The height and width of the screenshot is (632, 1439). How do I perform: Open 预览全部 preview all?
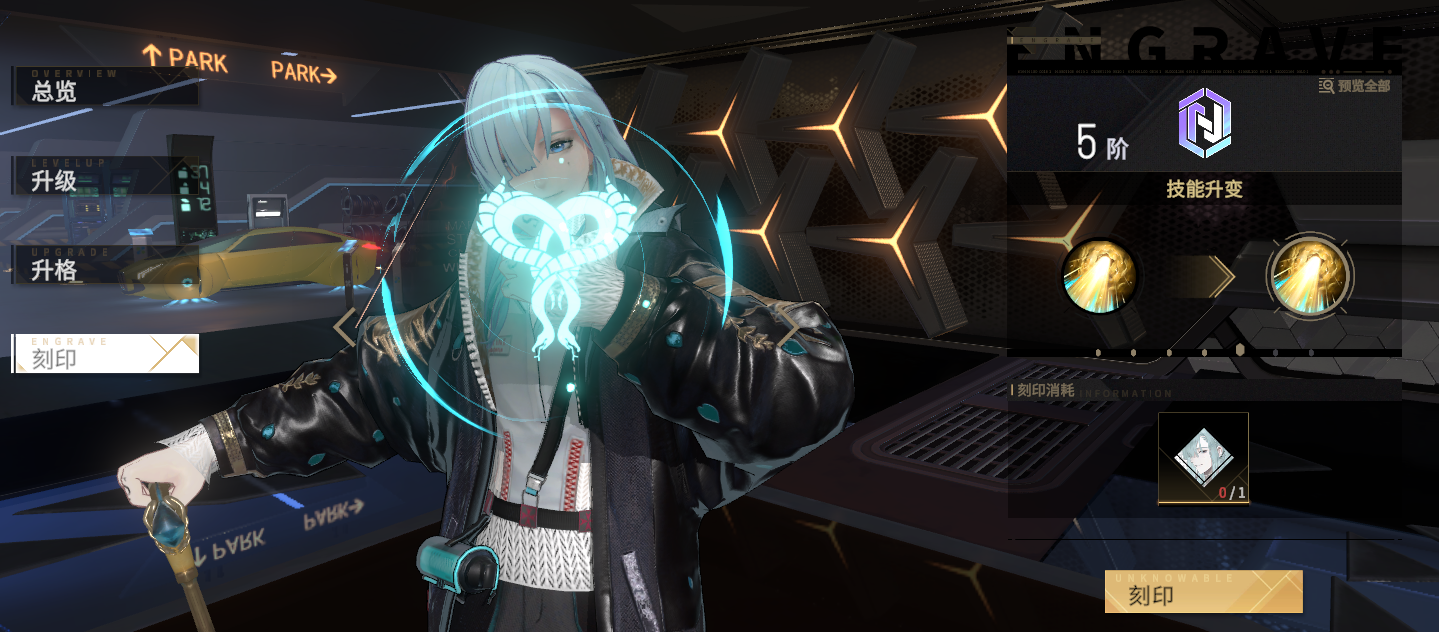1355,86
